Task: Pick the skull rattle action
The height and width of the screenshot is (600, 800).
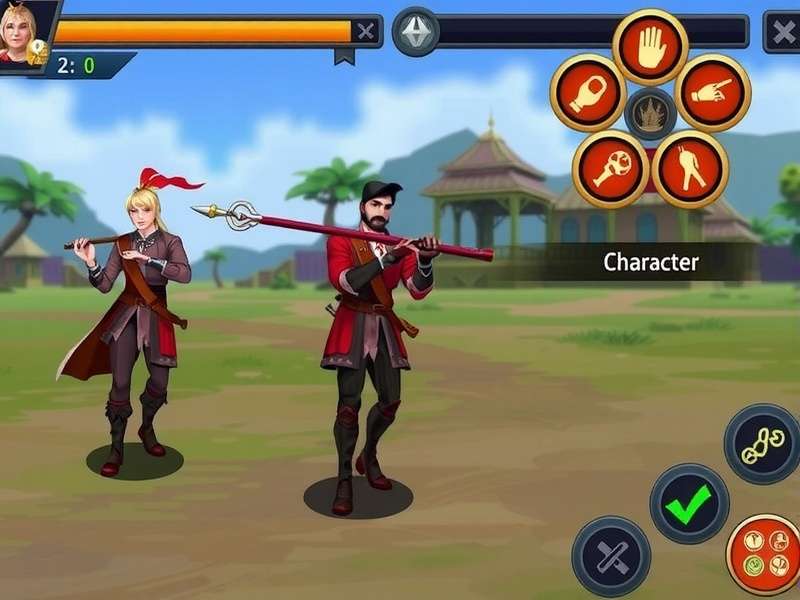Action: (610, 168)
